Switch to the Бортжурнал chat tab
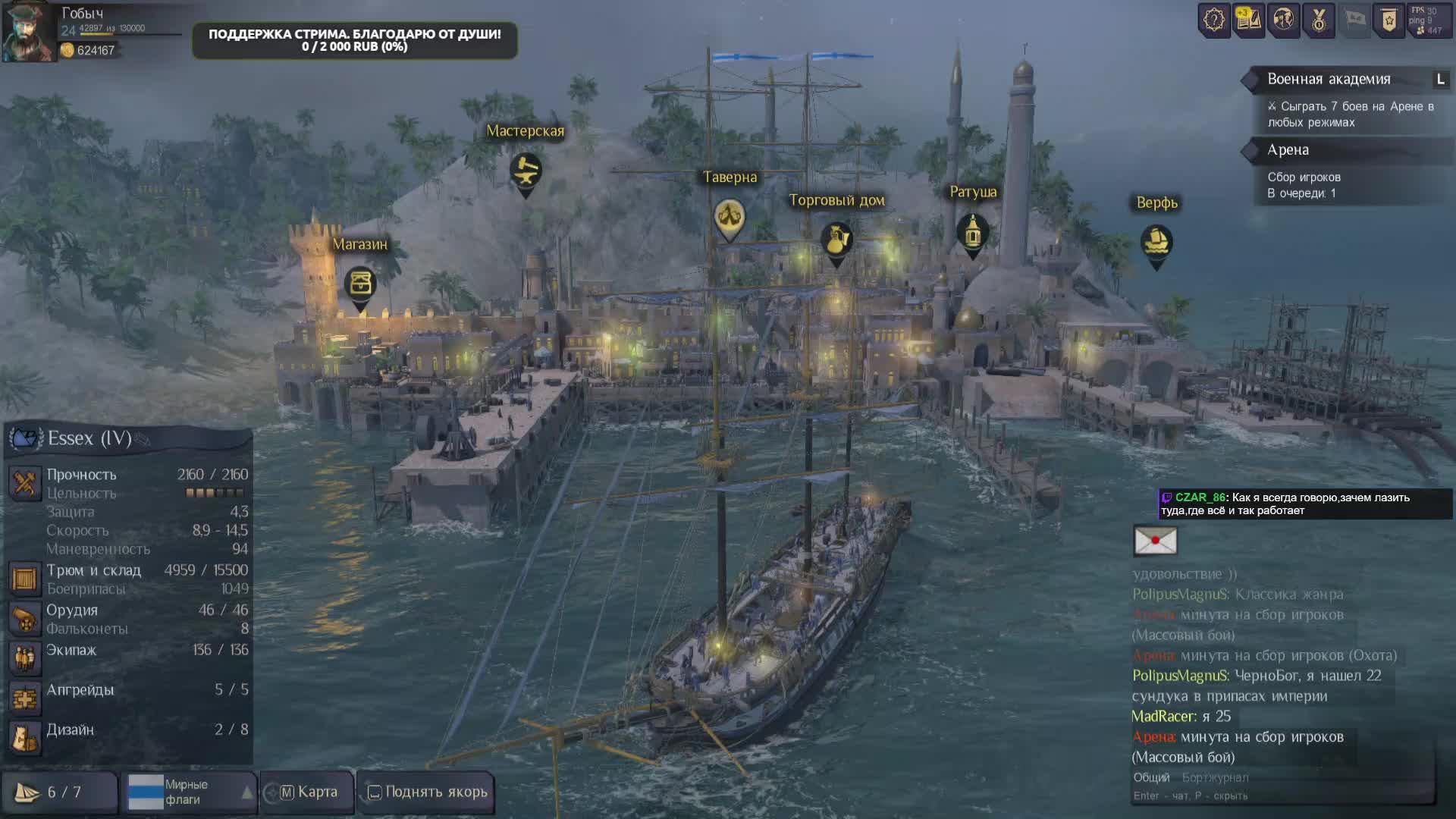This screenshot has width=1456, height=819. [x=1215, y=777]
